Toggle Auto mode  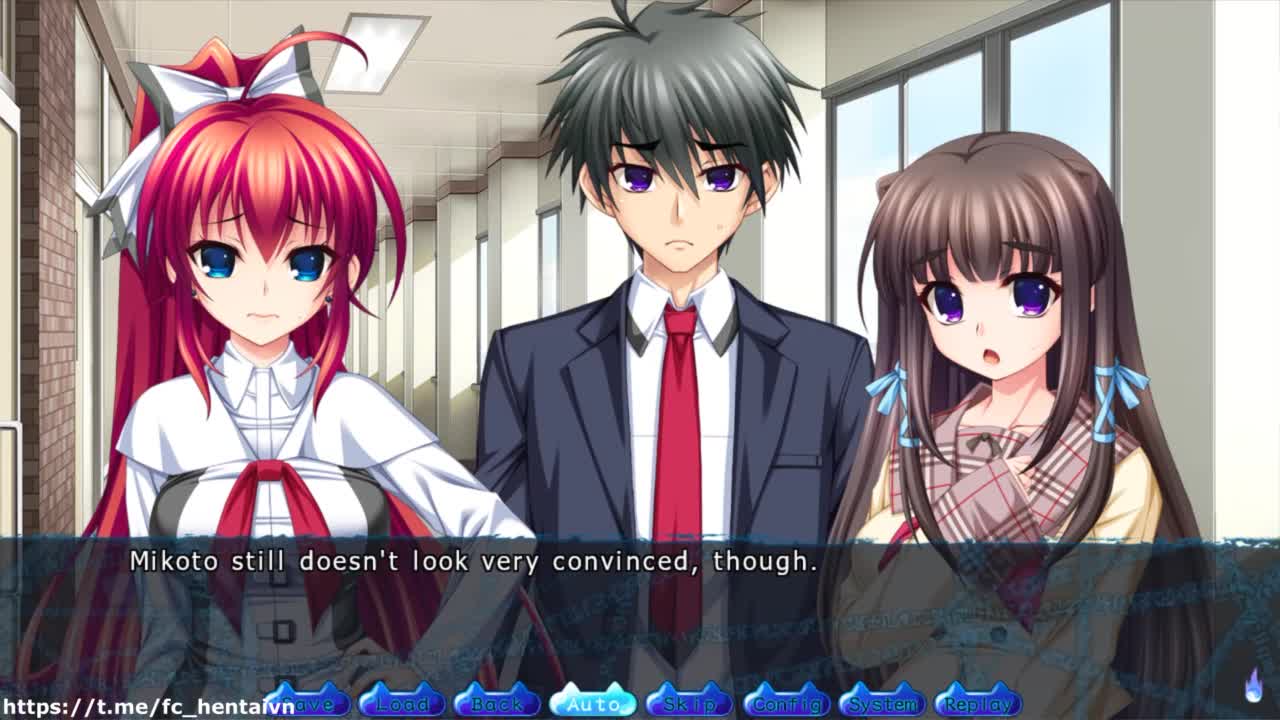pyautogui.click(x=593, y=703)
